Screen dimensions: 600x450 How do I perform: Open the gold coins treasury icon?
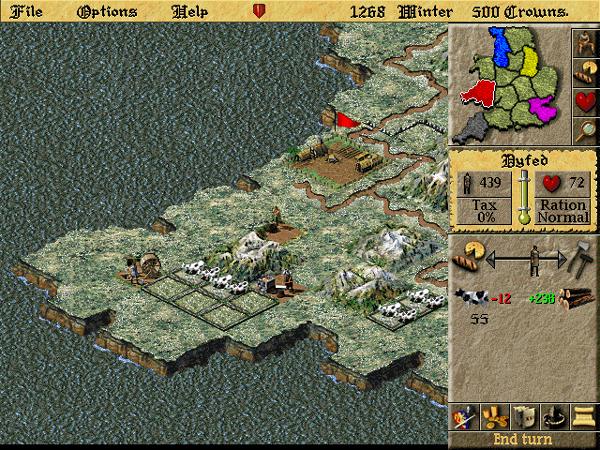(493, 417)
